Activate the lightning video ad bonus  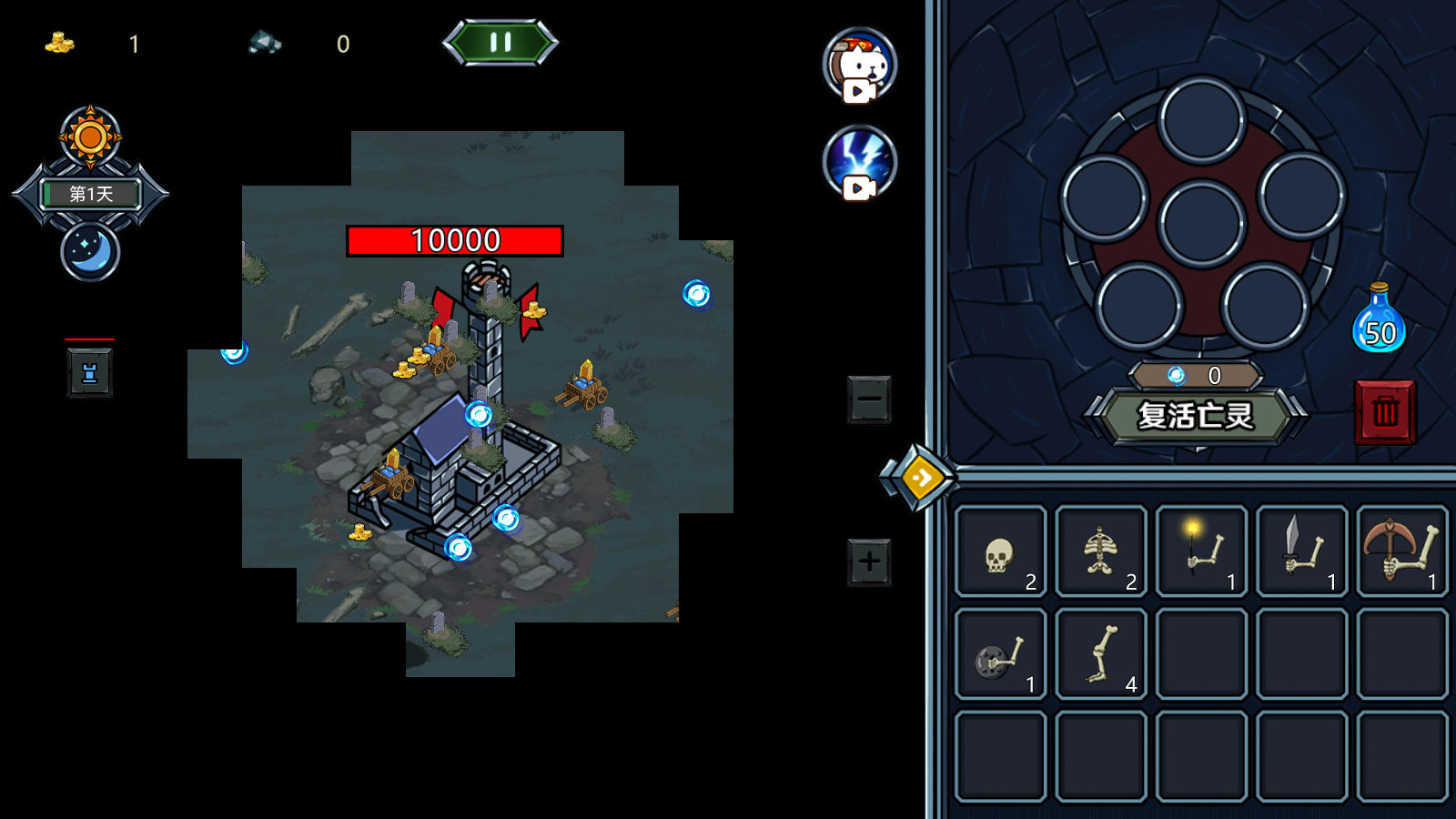coord(860,162)
